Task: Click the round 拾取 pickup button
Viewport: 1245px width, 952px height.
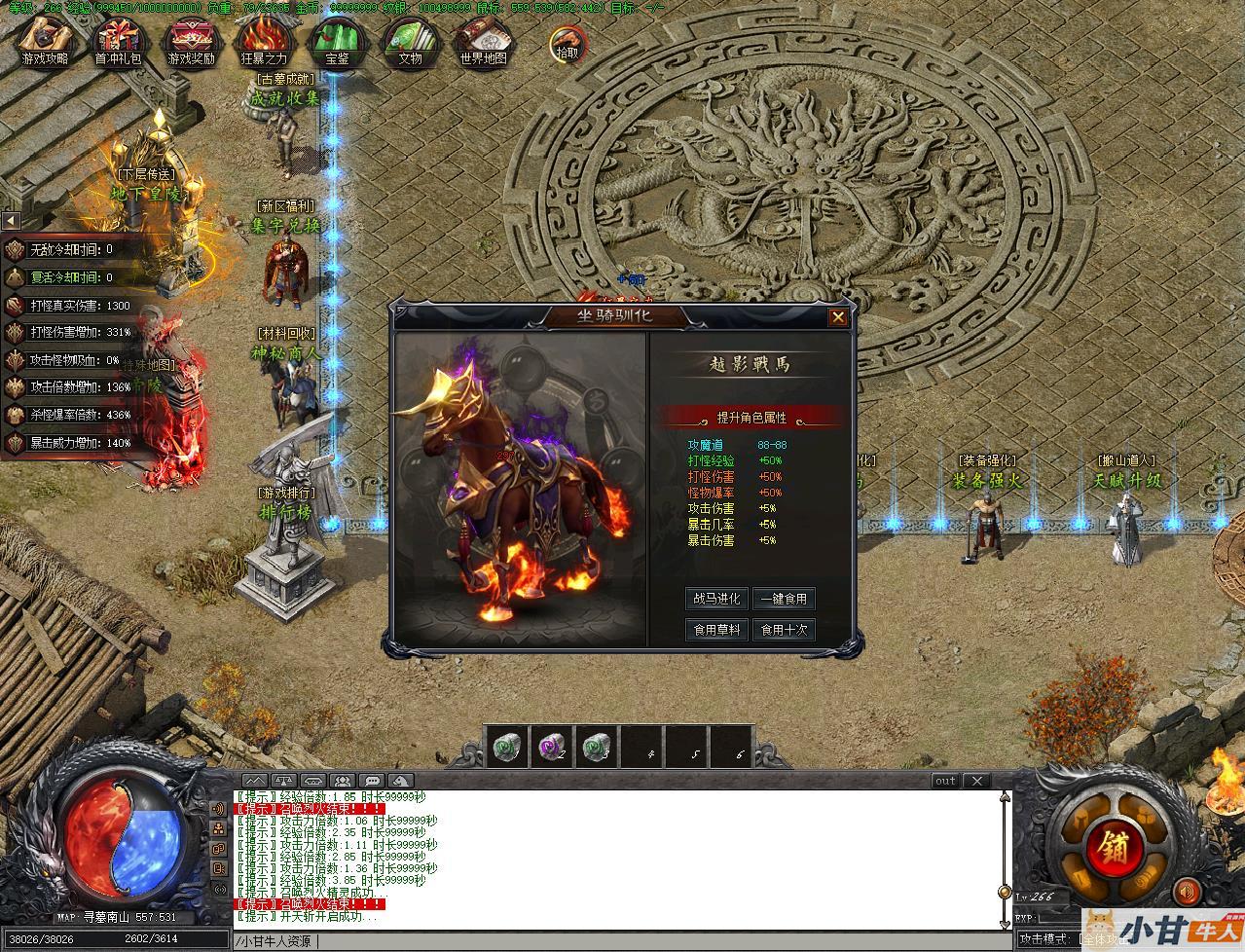Action: [567, 45]
